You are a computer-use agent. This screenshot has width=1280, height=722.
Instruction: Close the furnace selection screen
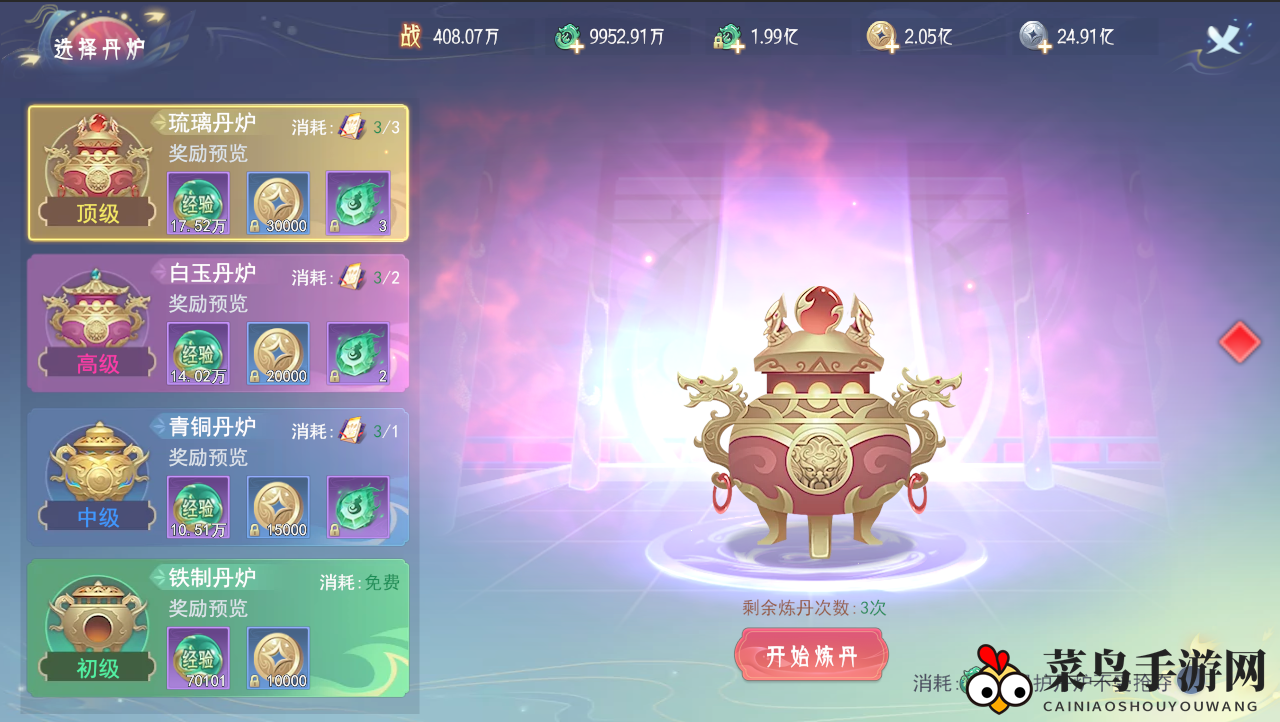tap(1223, 38)
